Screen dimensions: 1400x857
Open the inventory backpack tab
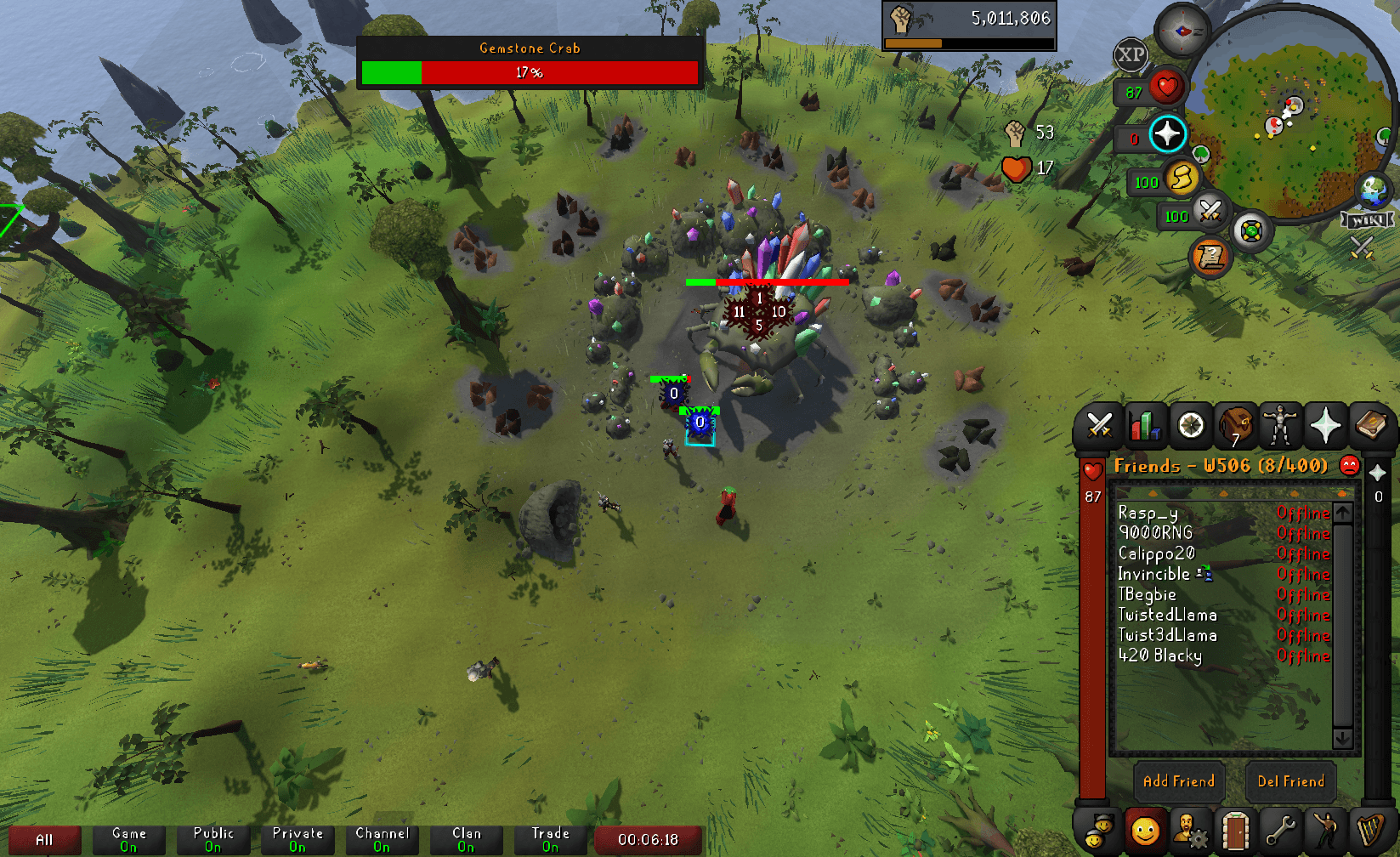[x=1235, y=425]
